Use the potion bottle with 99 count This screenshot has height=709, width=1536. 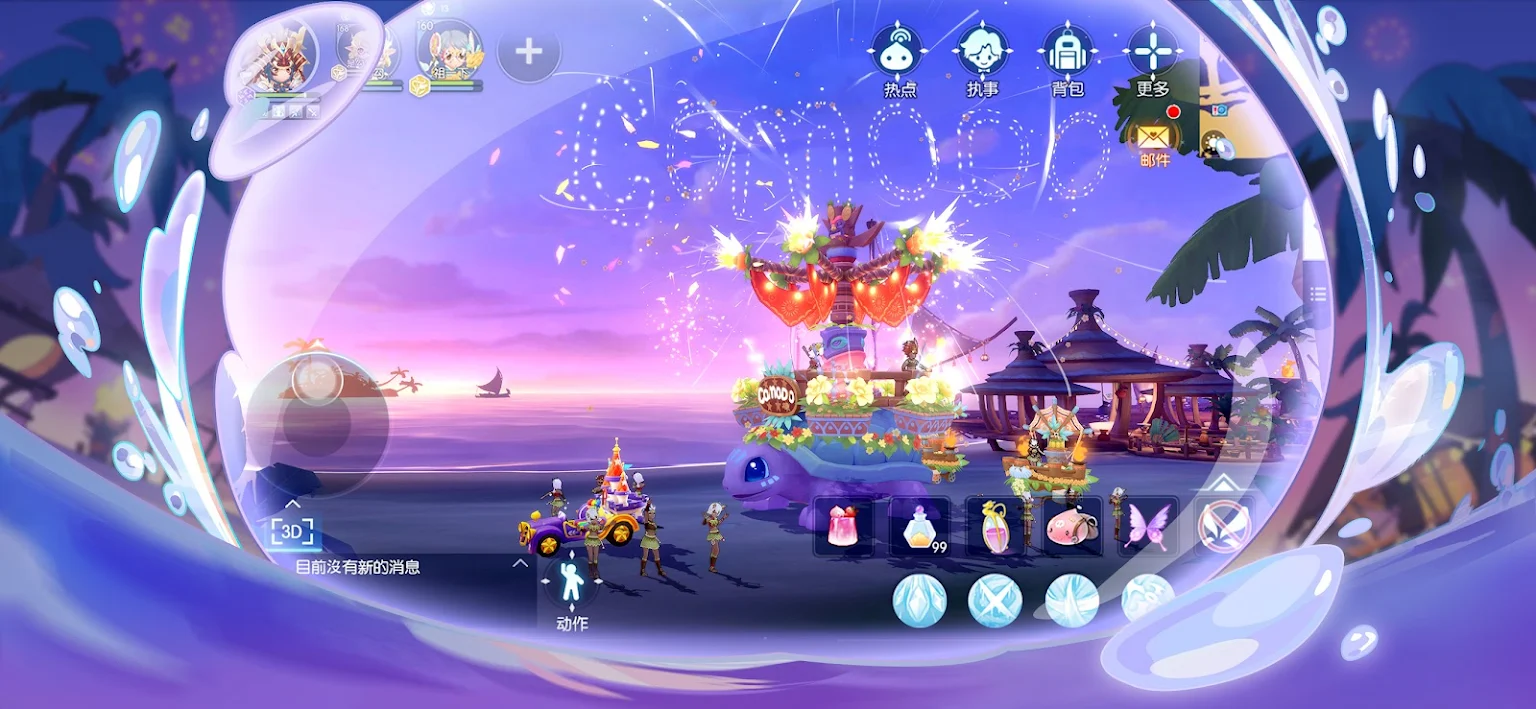click(x=919, y=526)
